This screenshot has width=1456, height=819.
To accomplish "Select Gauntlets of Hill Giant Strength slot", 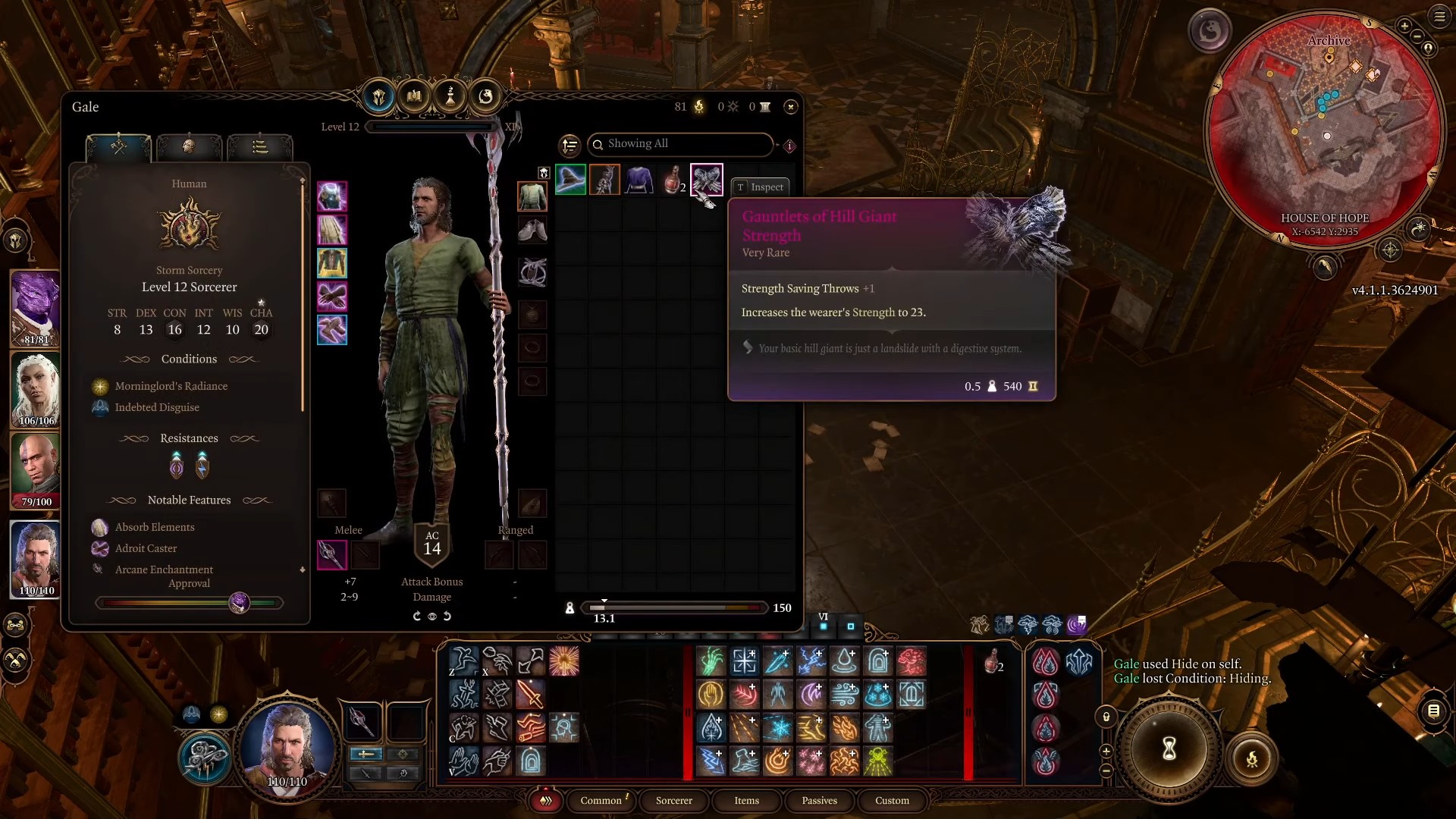I will [x=707, y=180].
